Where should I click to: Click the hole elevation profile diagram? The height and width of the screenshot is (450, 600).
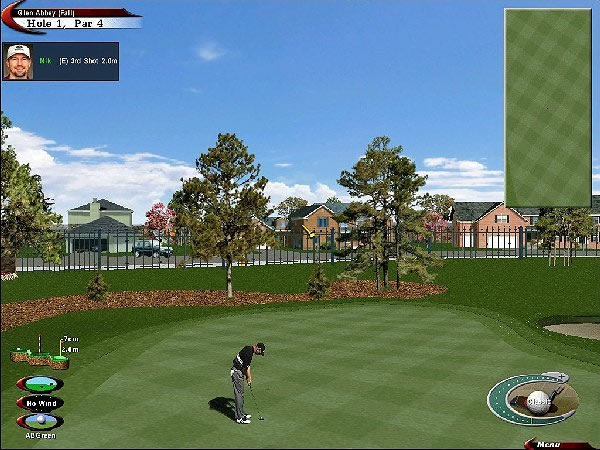42,352
